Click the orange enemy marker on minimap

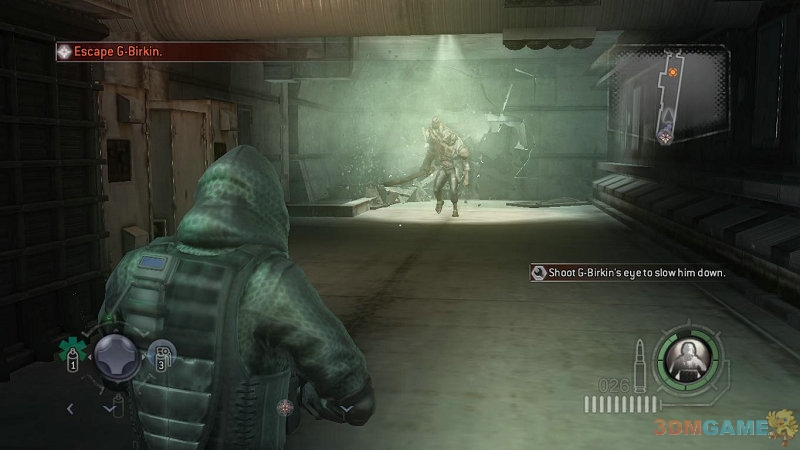(x=673, y=72)
